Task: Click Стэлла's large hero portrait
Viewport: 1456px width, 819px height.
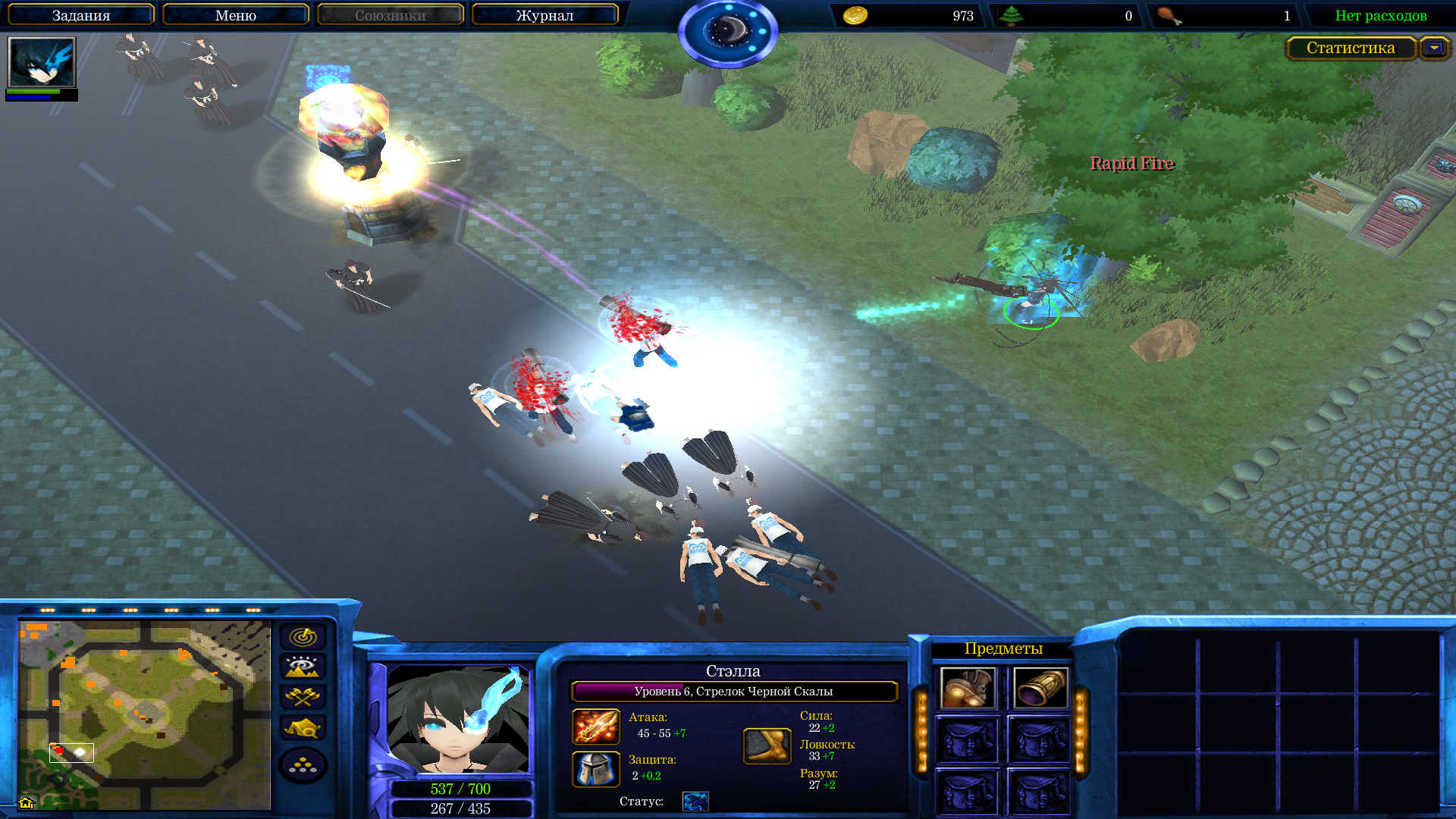Action: tap(458, 719)
